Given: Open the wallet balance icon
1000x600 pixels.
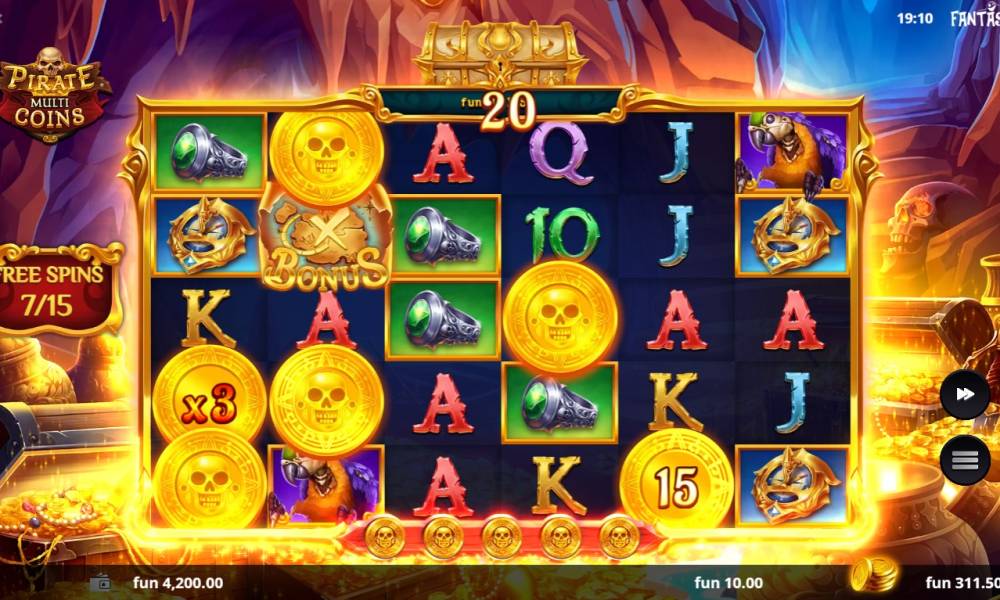Looking at the screenshot, I should [x=100, y=582].
